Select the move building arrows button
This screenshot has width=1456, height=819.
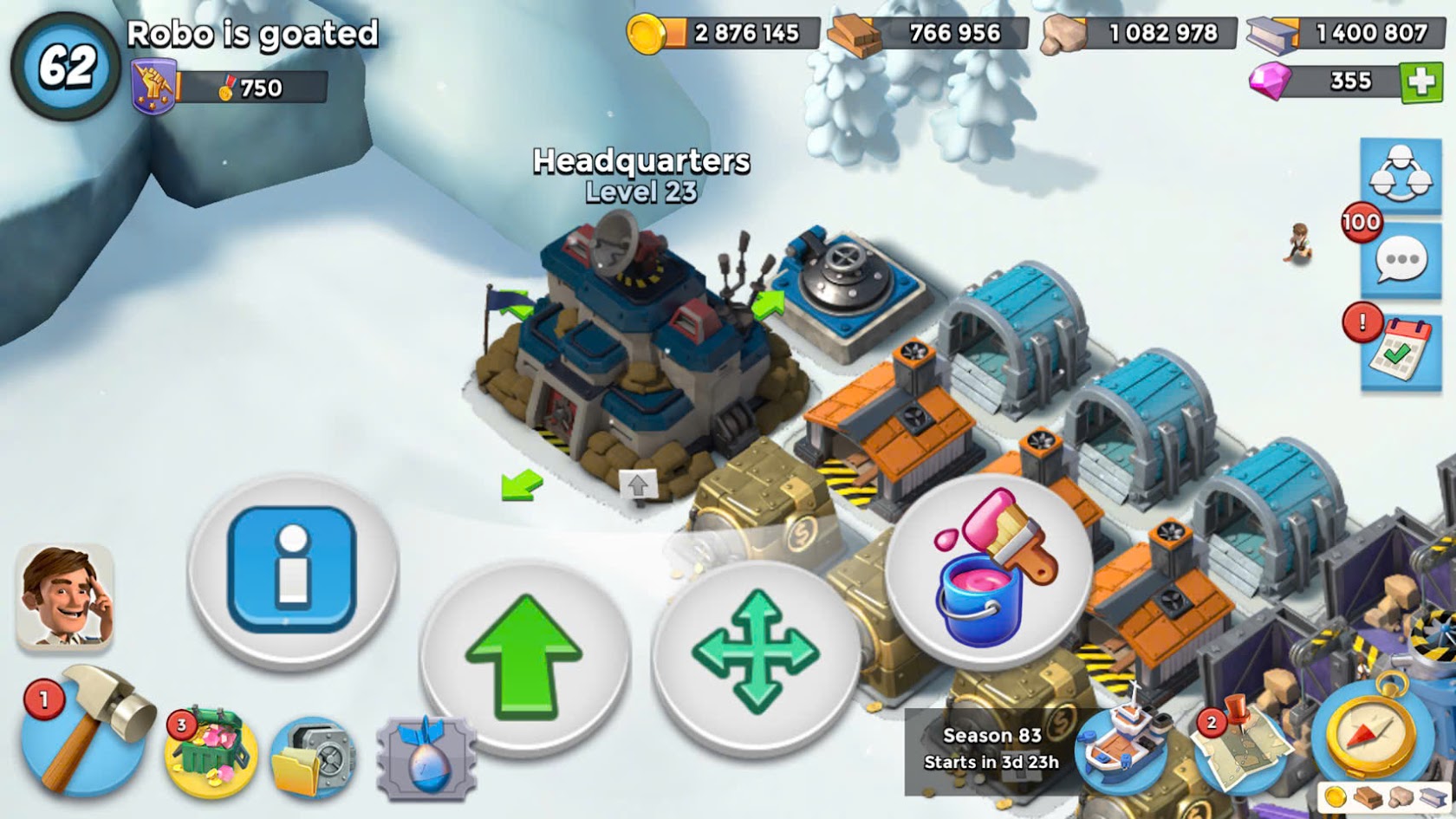(x=755, y=653)
